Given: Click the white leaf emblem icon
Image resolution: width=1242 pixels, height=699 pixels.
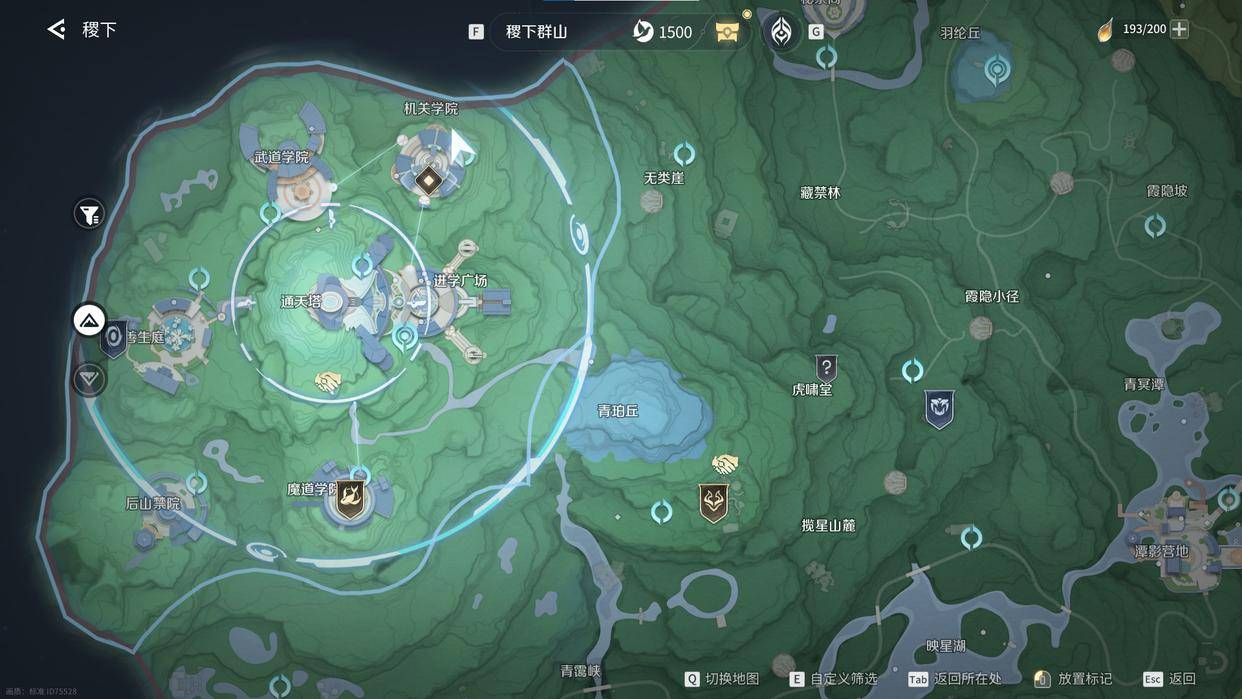Looking at the screenshot, I should (782, 32).
